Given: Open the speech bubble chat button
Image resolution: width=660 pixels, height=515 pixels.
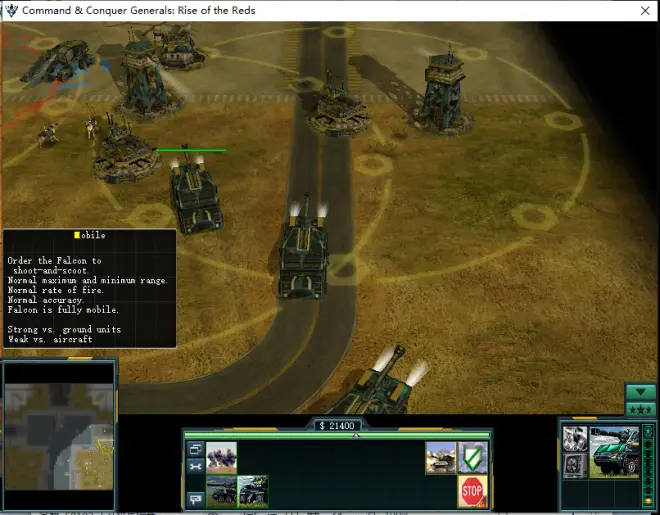Looking at the screenshot, I should tap(195, 497).
